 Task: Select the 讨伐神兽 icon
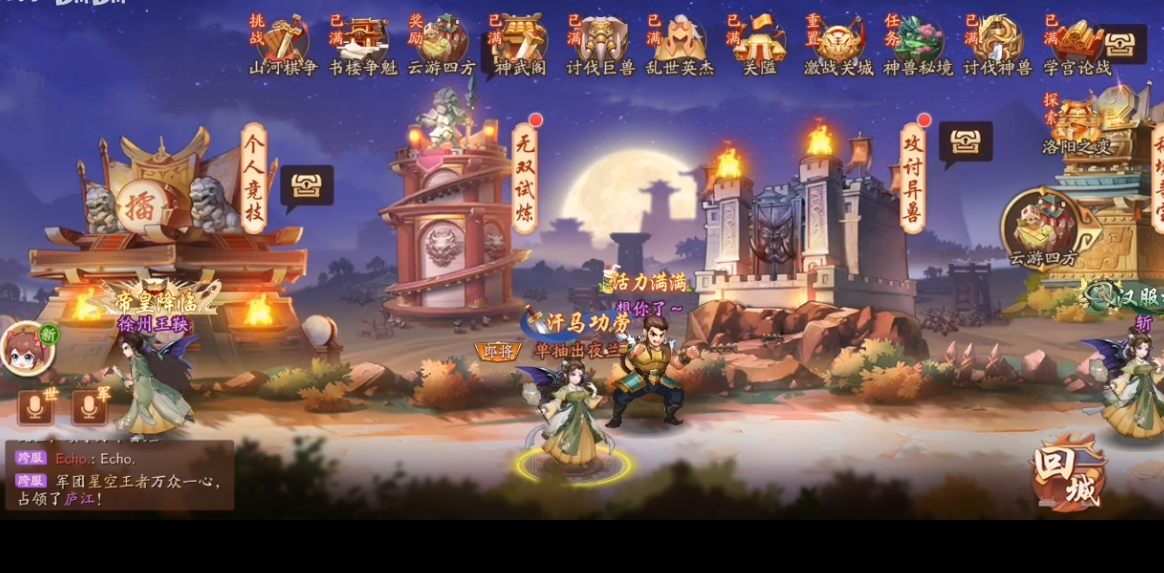click(998, 42)
